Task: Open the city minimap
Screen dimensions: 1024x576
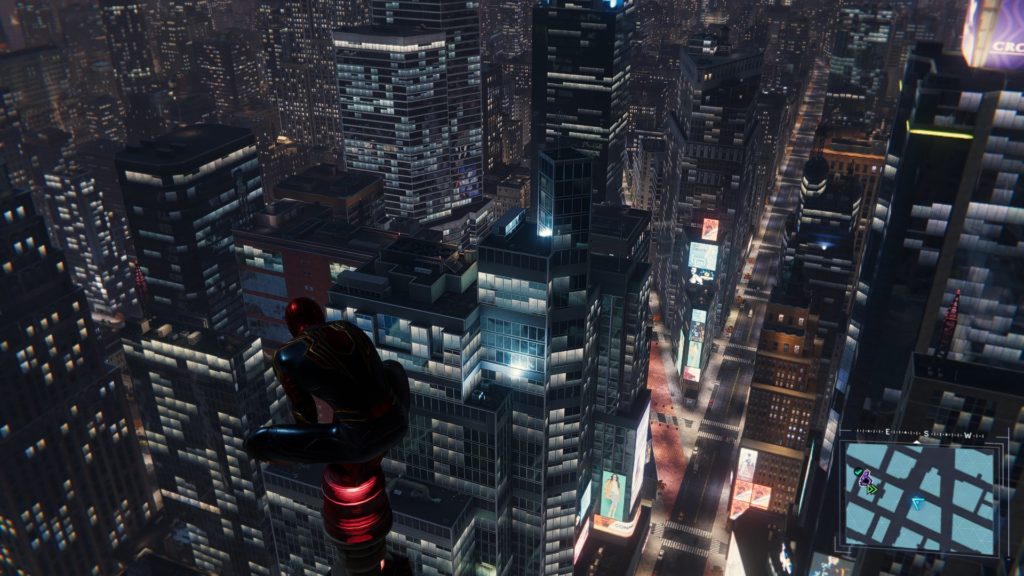Action: click(x=920, y=496)
